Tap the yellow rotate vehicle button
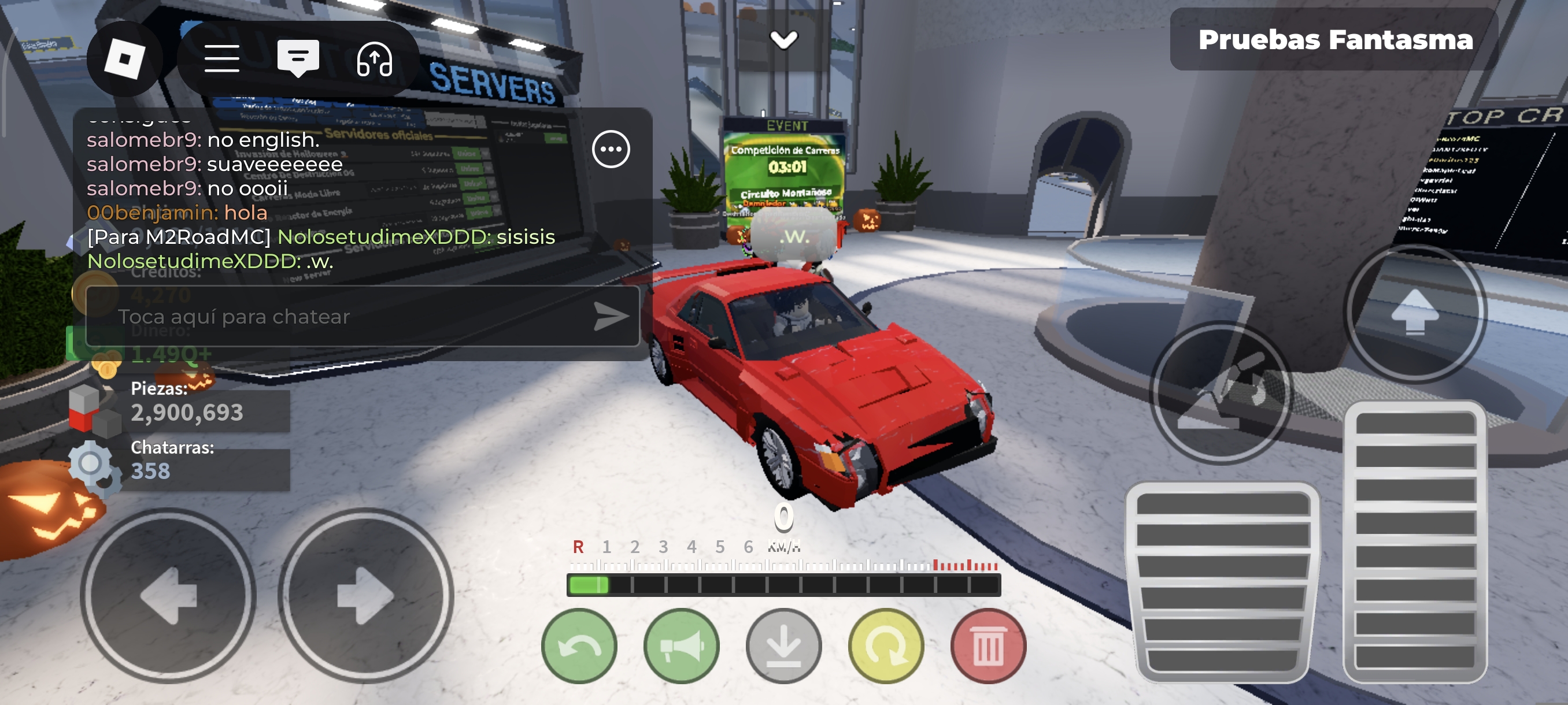 coord(886,646)
